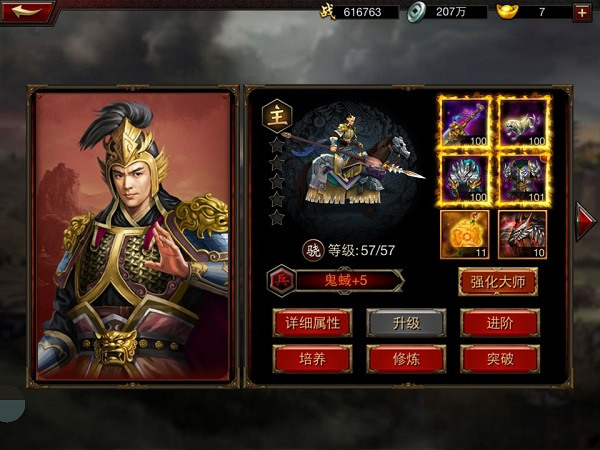Switch to next hero with right arrow
Image resolution: width=600 pixels, height=450 pixels.
pos(585,221)
